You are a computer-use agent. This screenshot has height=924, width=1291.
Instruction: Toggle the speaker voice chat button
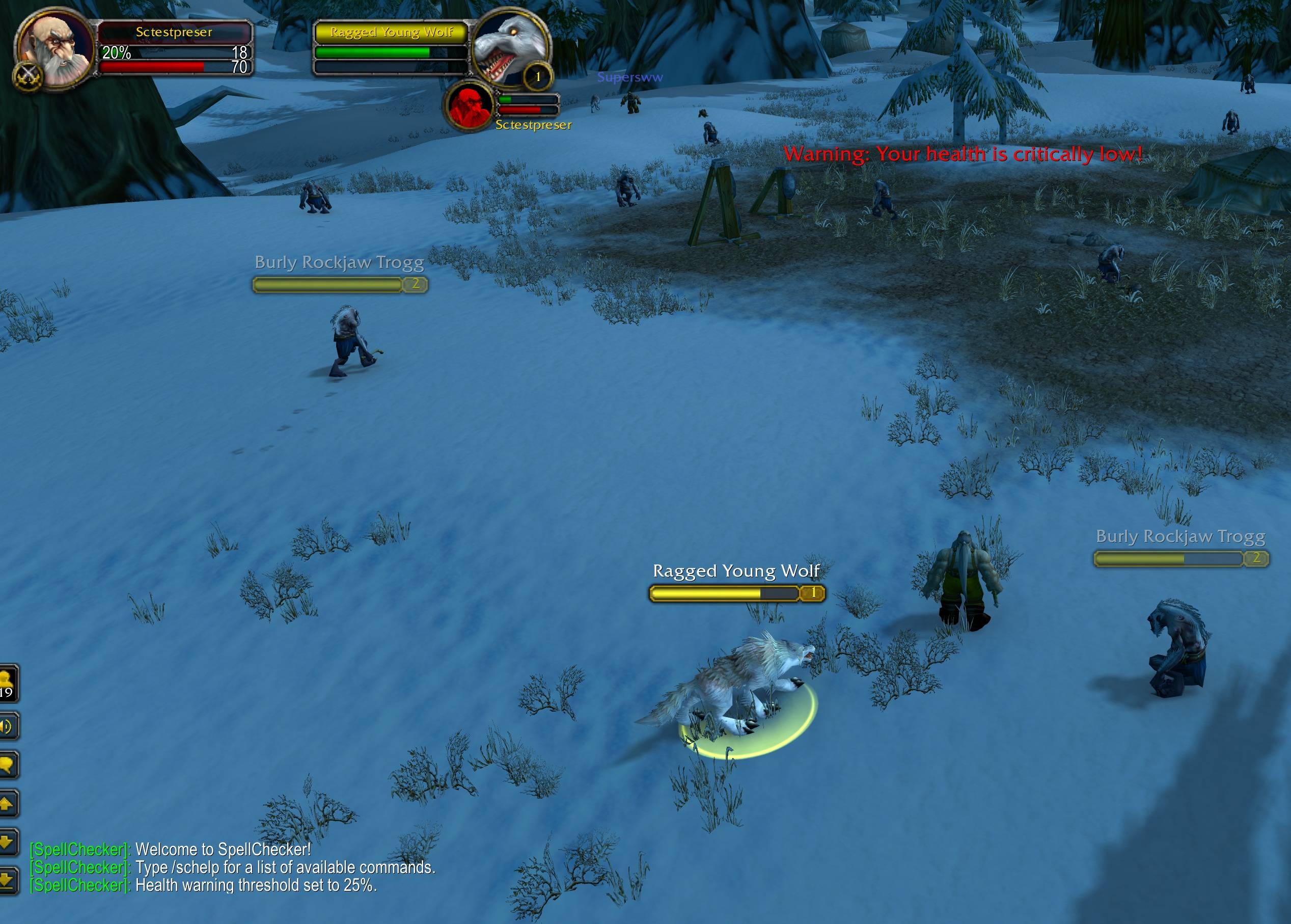click(x=8, y=726)
